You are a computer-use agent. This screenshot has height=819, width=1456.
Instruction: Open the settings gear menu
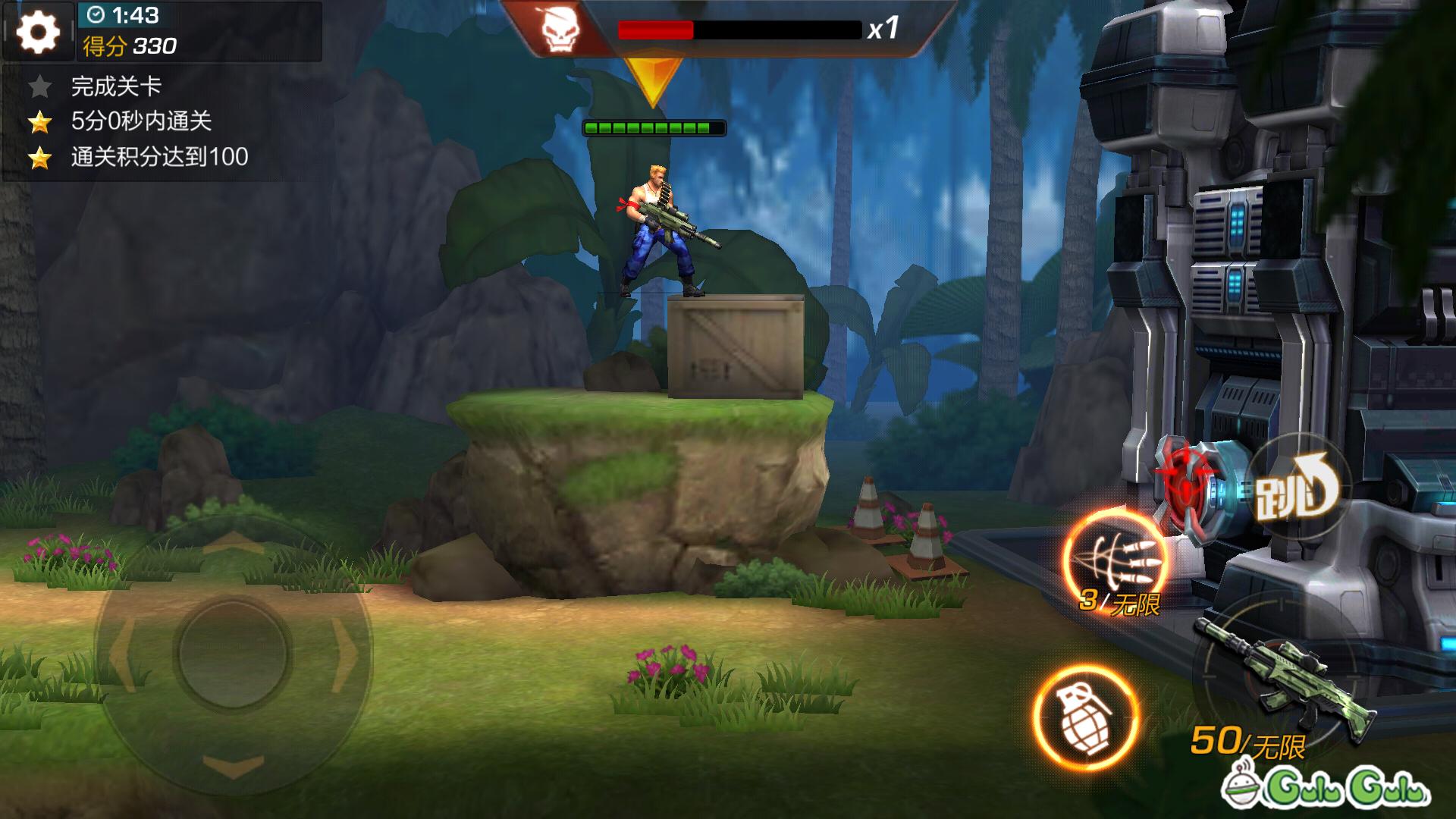point(38,32)
